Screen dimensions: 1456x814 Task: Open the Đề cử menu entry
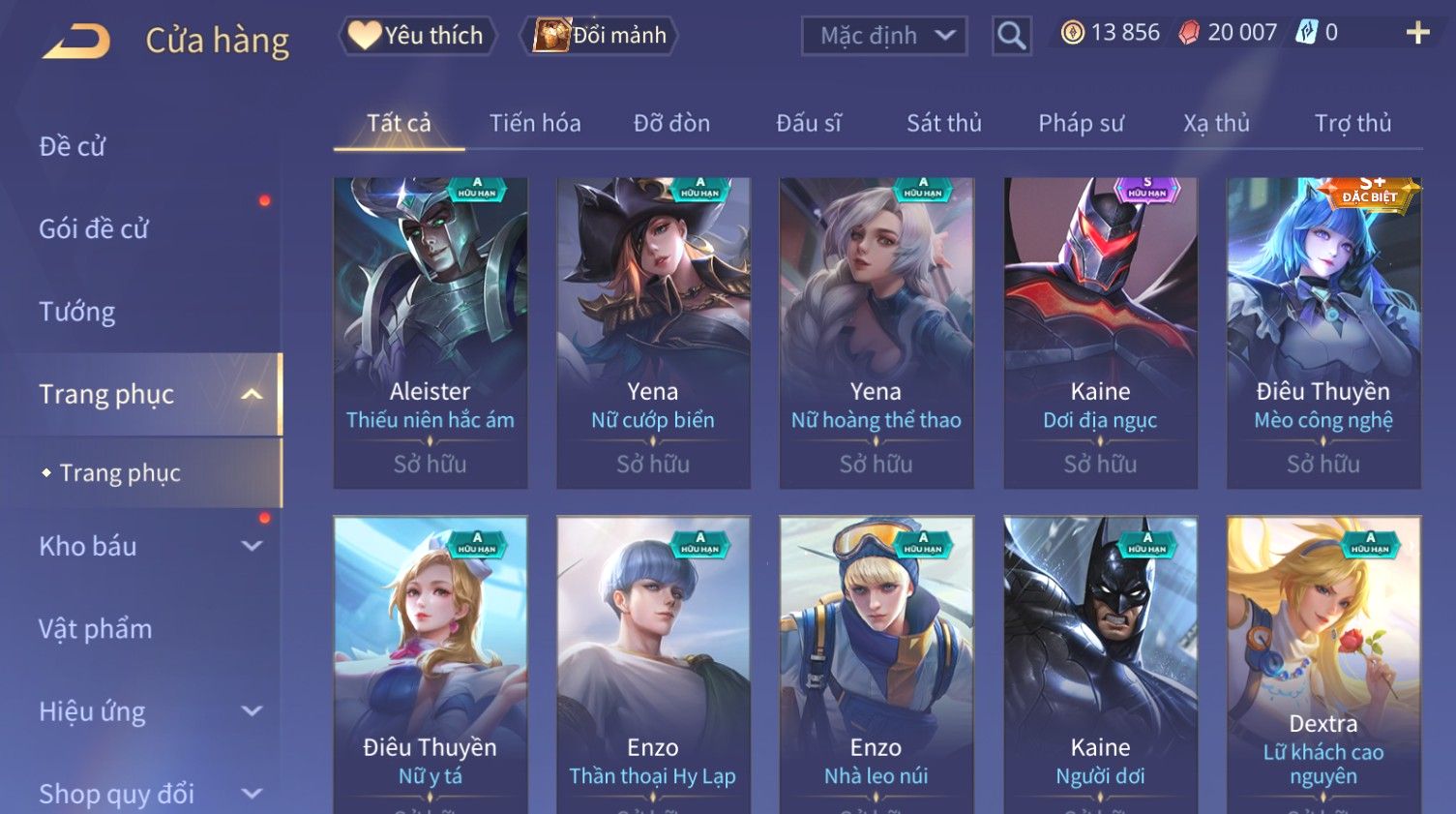pyautogui.click(x=73, y=146)
